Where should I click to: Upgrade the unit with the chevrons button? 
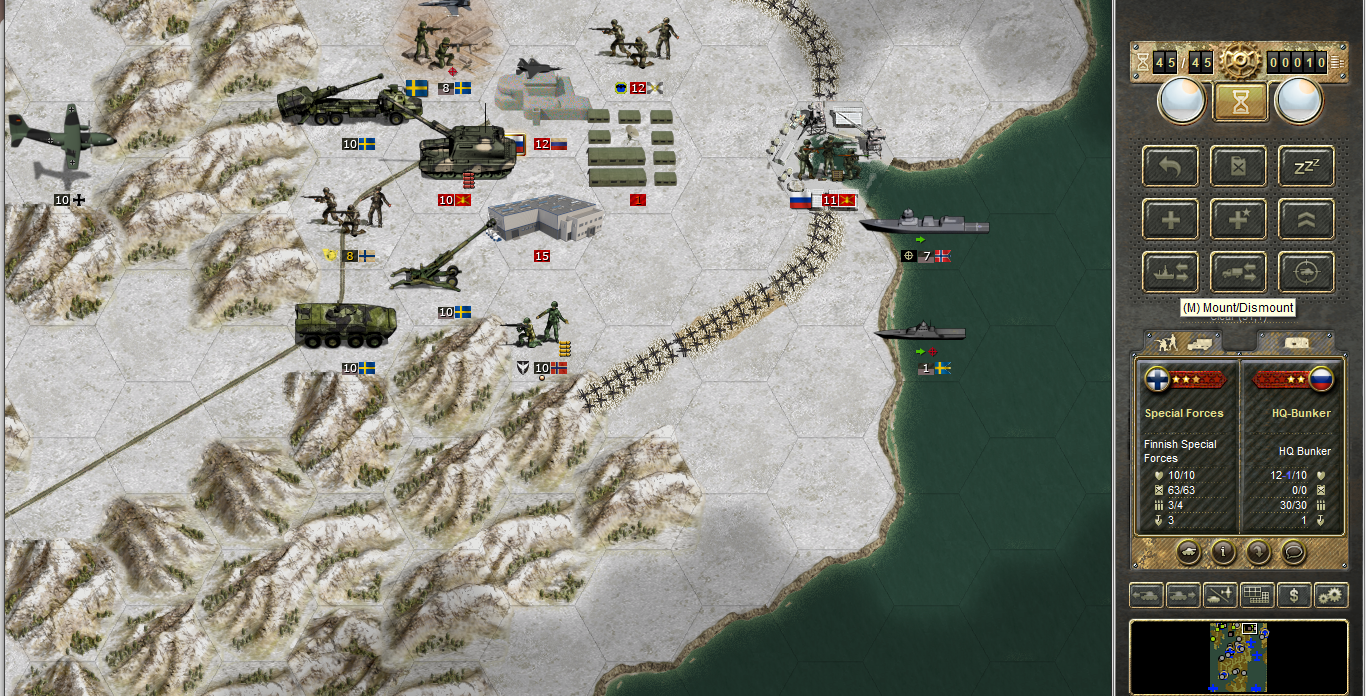pos(1306,219)
